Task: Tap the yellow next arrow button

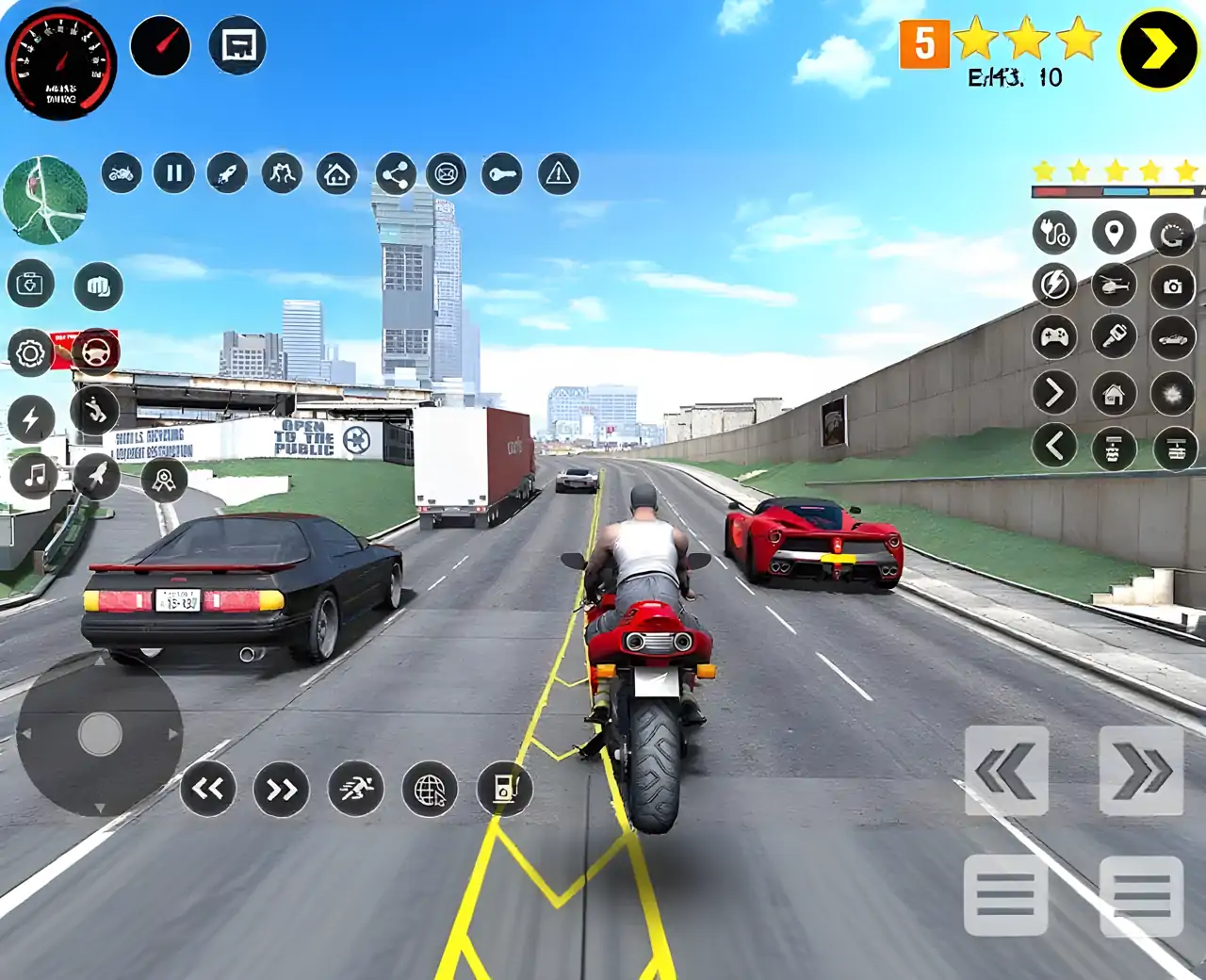Action: coord(1157,49)
